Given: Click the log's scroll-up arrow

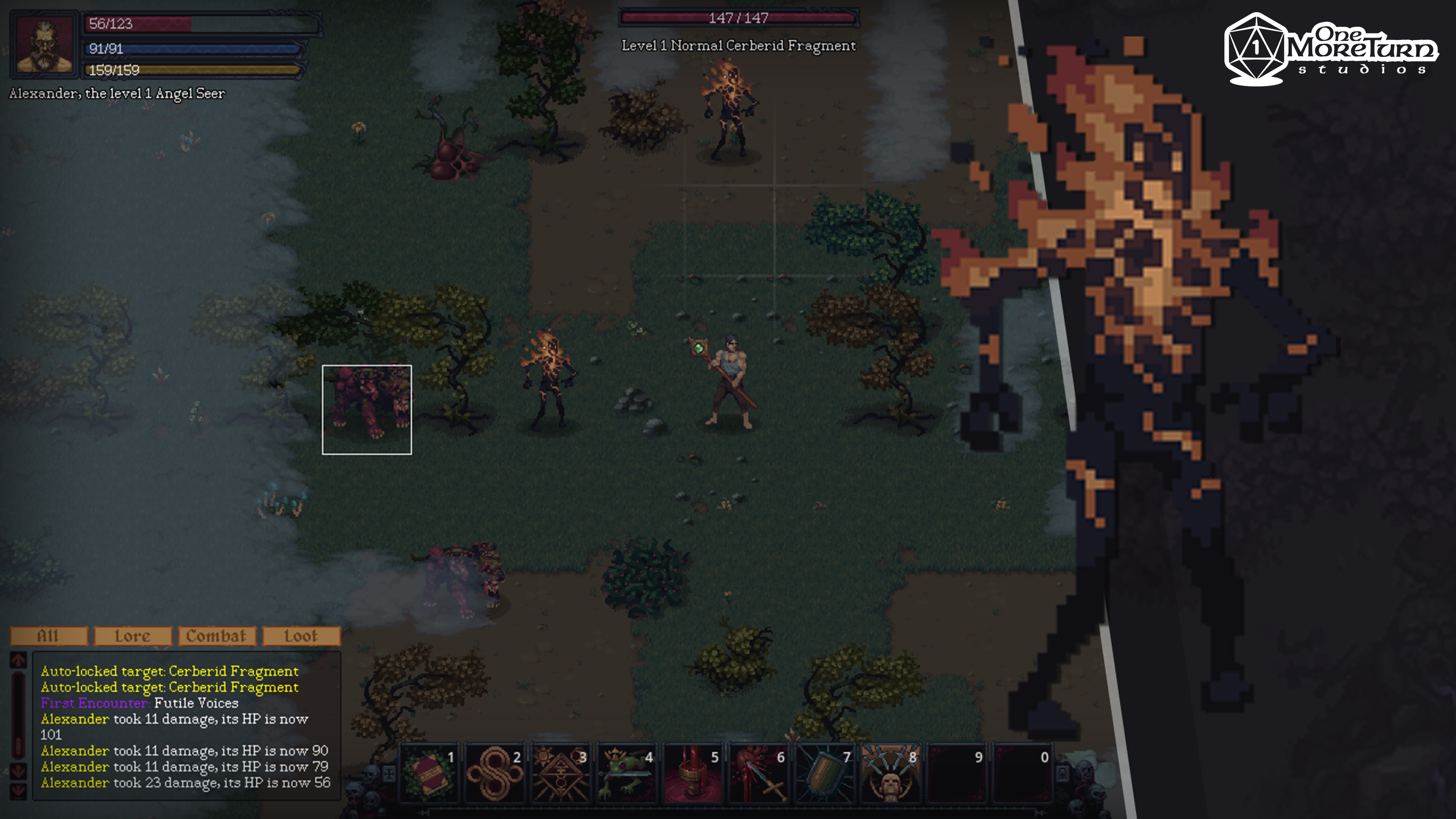Looking at the screenshot, I should 19,660.
